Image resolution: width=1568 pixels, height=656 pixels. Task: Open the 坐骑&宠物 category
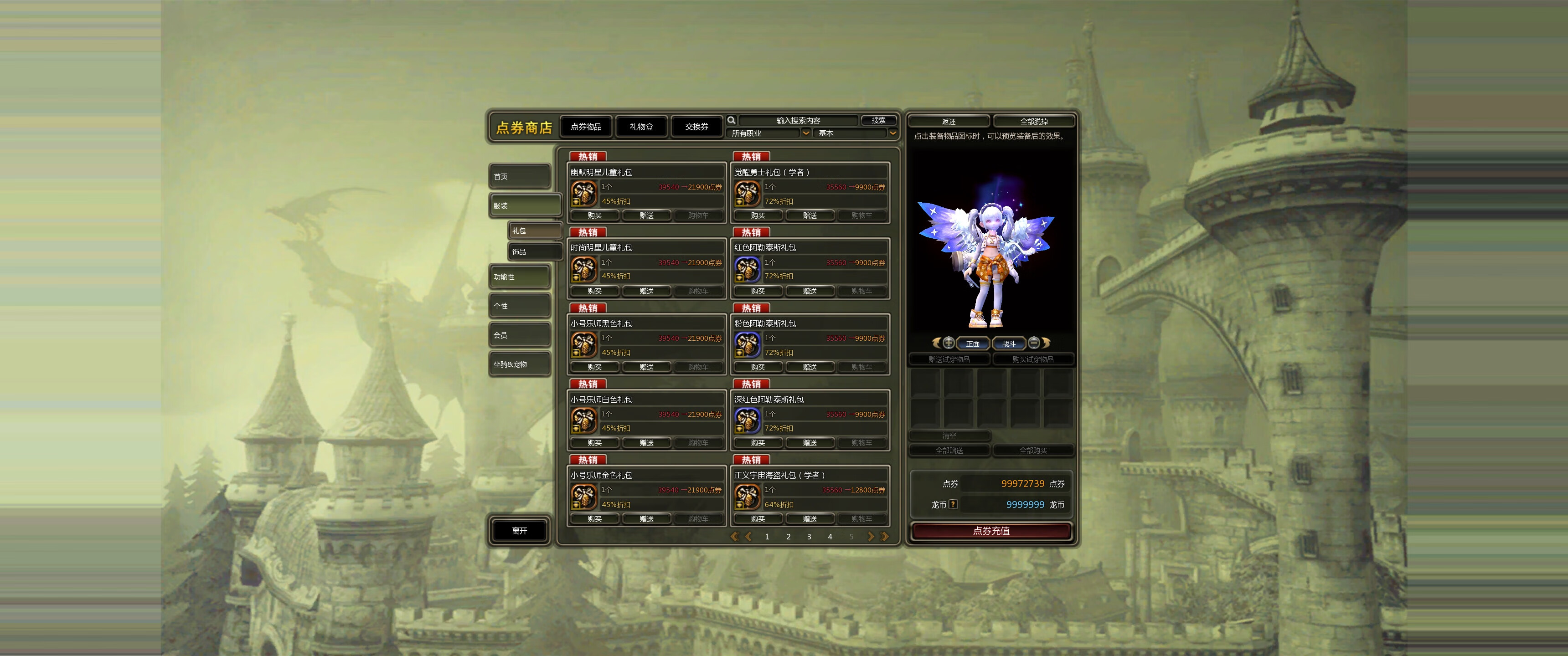[520, 364]
